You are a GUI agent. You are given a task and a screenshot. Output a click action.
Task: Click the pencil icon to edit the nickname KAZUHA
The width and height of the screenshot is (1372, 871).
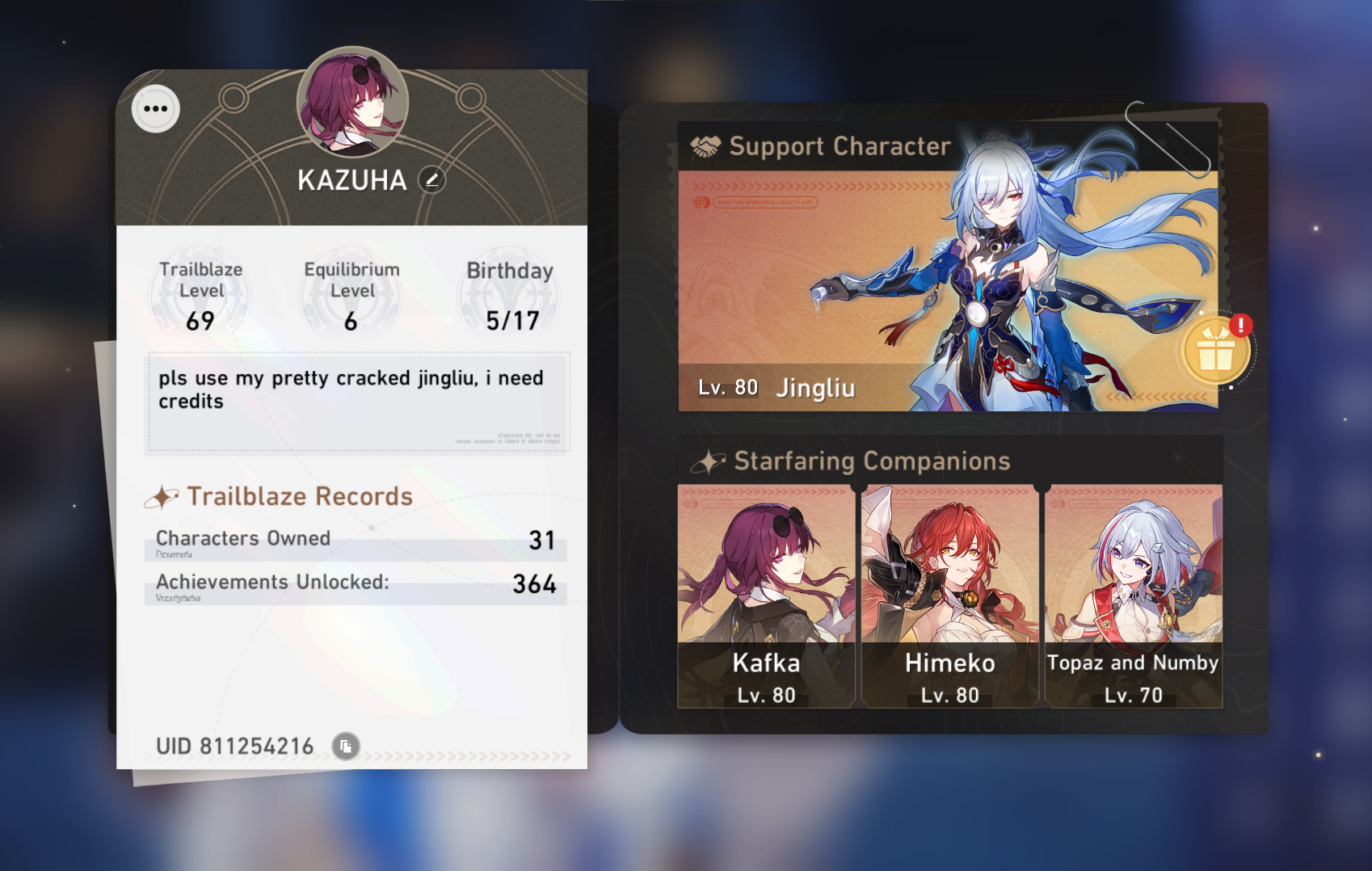pos(433,181)
